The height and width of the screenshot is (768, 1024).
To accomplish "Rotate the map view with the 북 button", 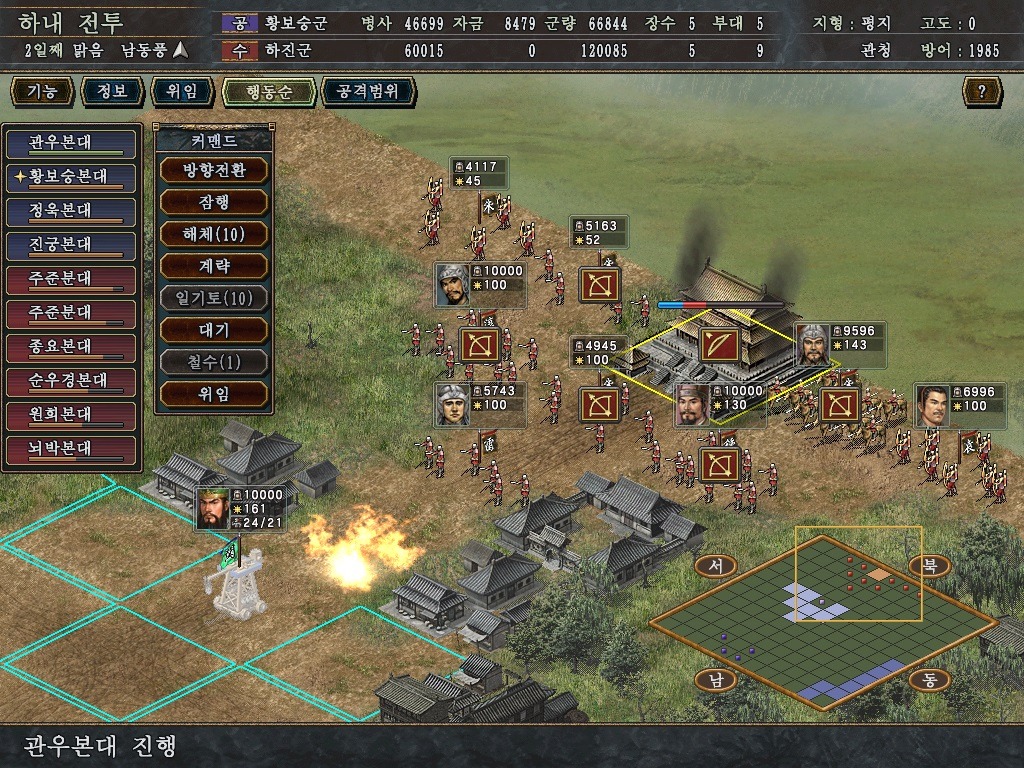I will pos(930,566).
